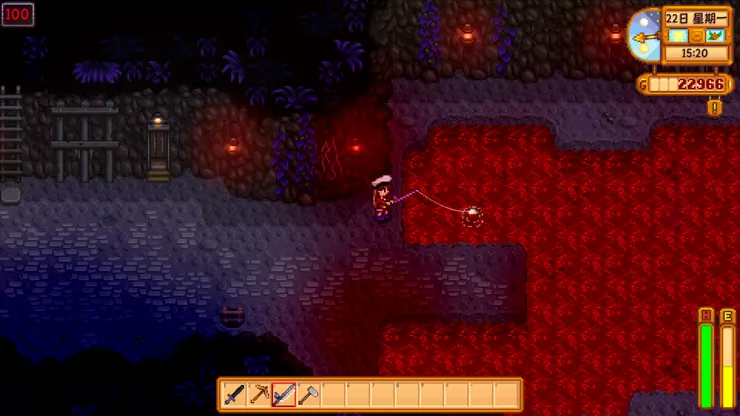Select the sword in the hotbar
Image resolution: width=740 pixels, height=416 pixels.
tap(235, 395)
